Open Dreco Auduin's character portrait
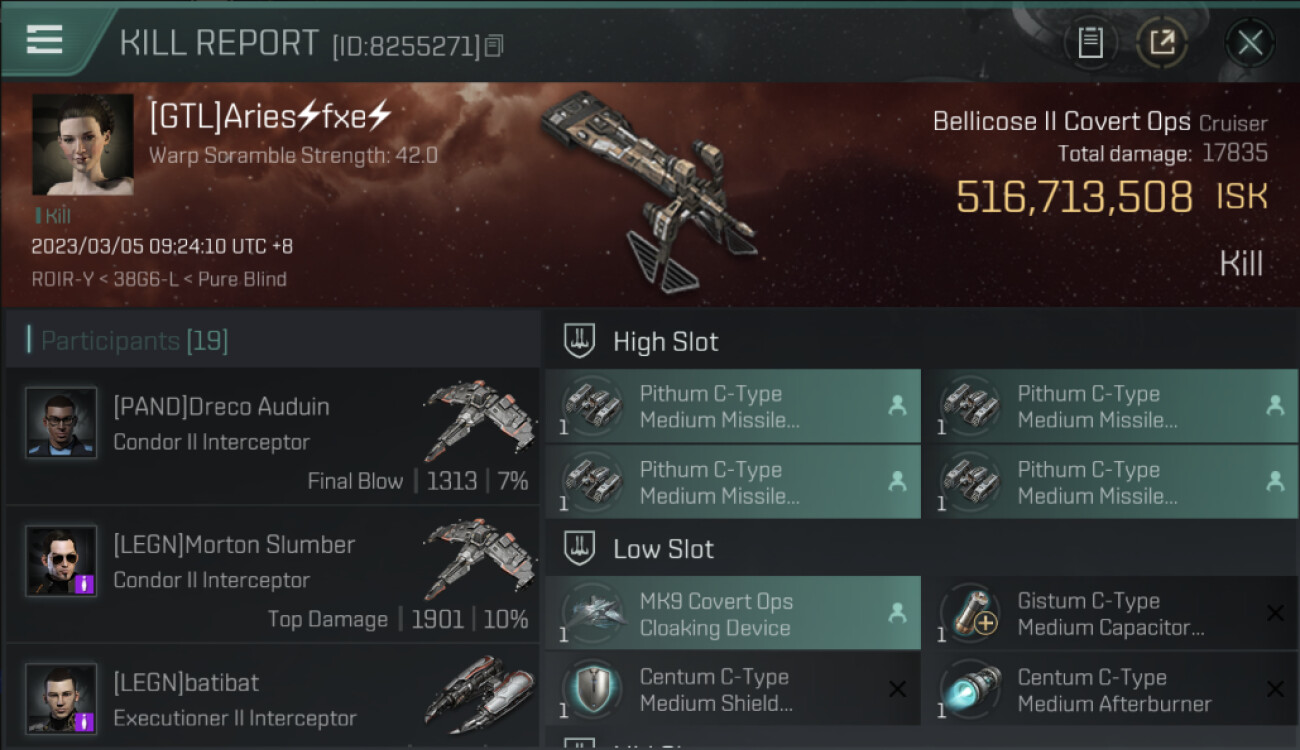 62,423
